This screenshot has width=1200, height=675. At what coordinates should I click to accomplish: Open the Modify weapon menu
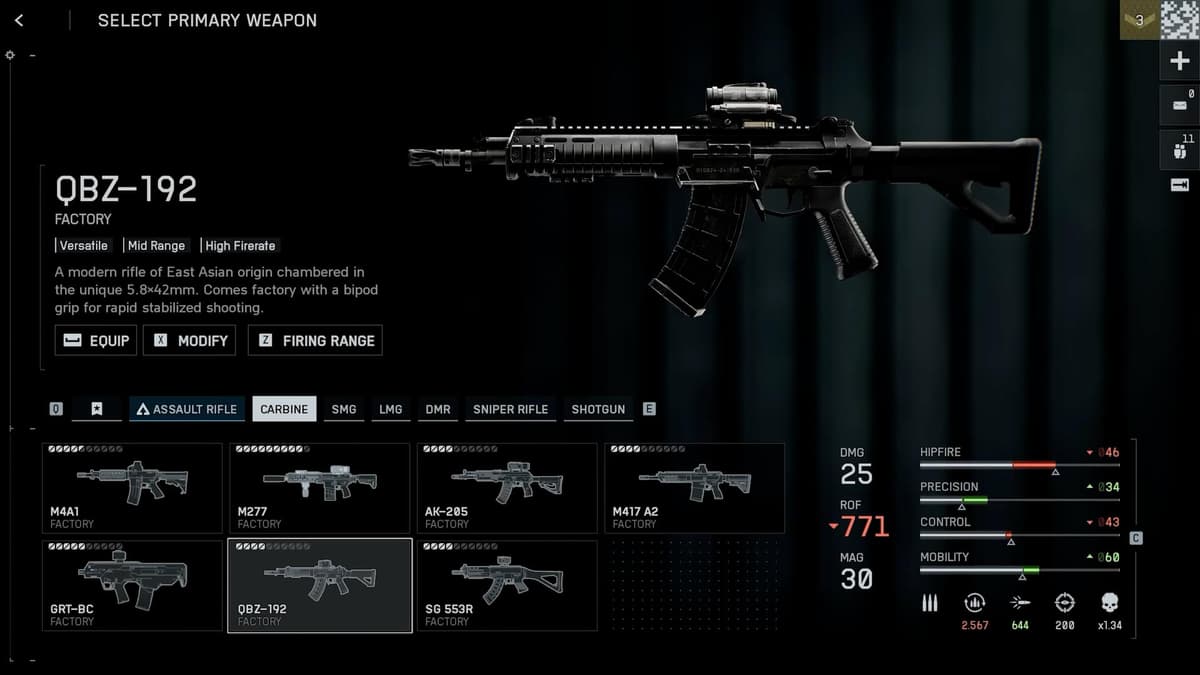coord(189,341)
